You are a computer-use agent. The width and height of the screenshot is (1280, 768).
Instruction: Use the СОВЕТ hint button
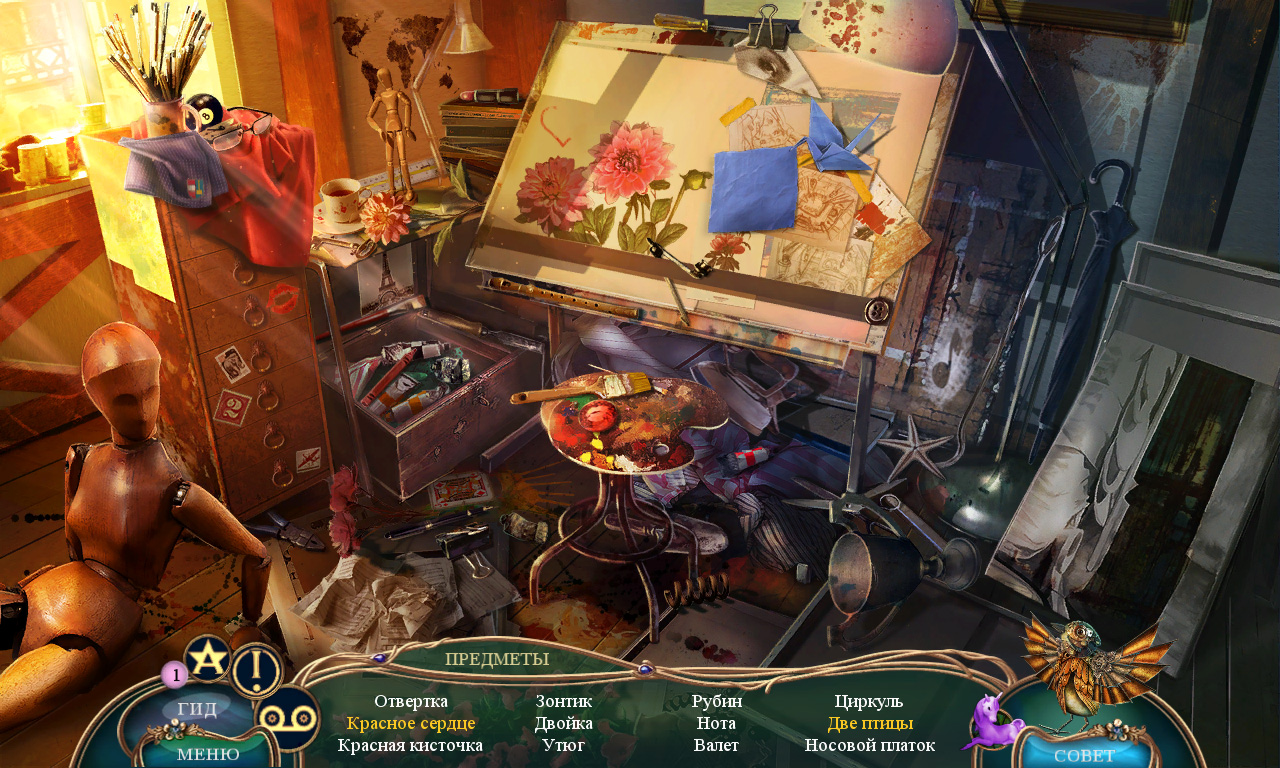point(1084,754)
